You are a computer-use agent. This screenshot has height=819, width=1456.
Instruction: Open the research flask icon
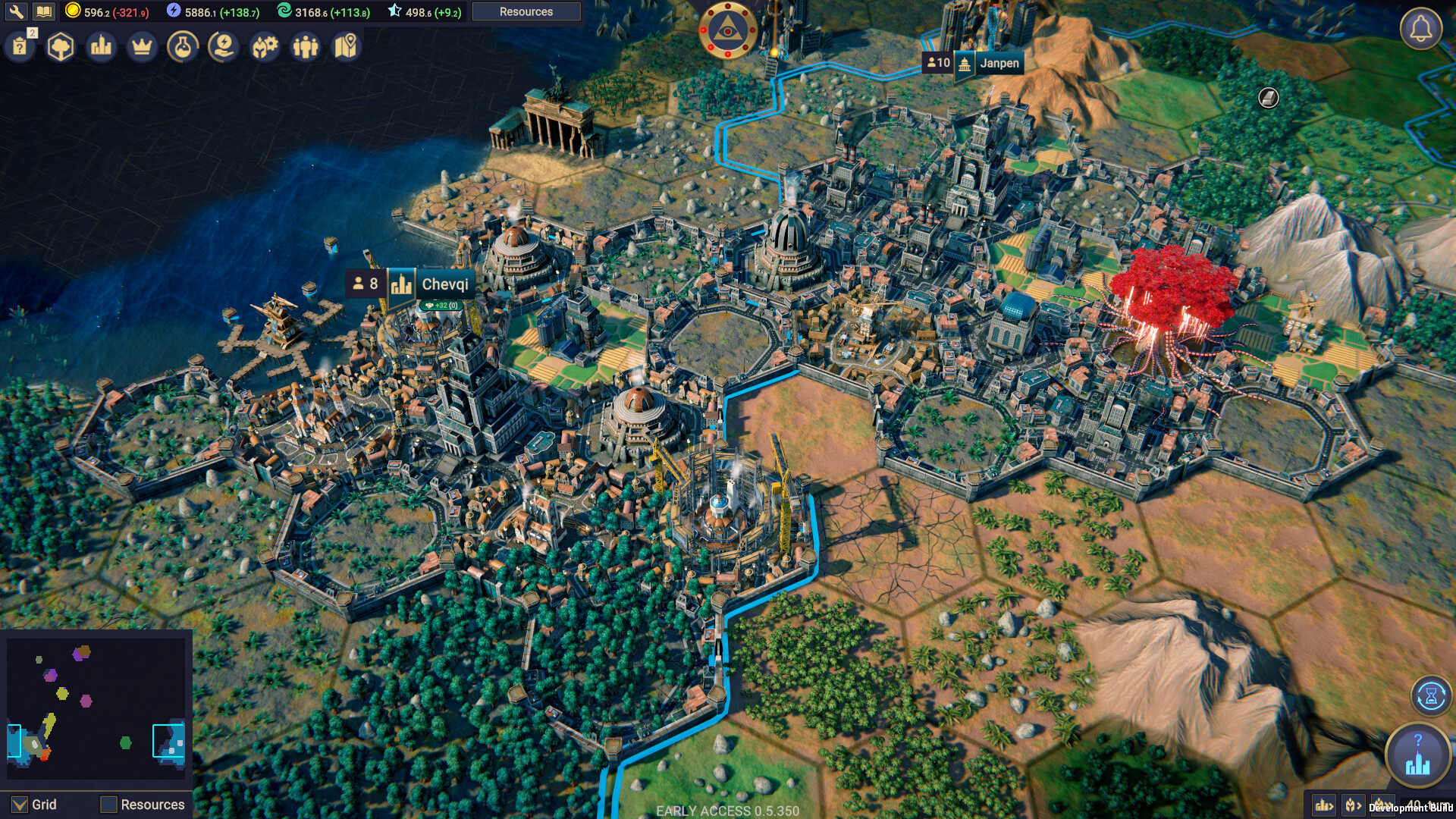tap(182, 45)
